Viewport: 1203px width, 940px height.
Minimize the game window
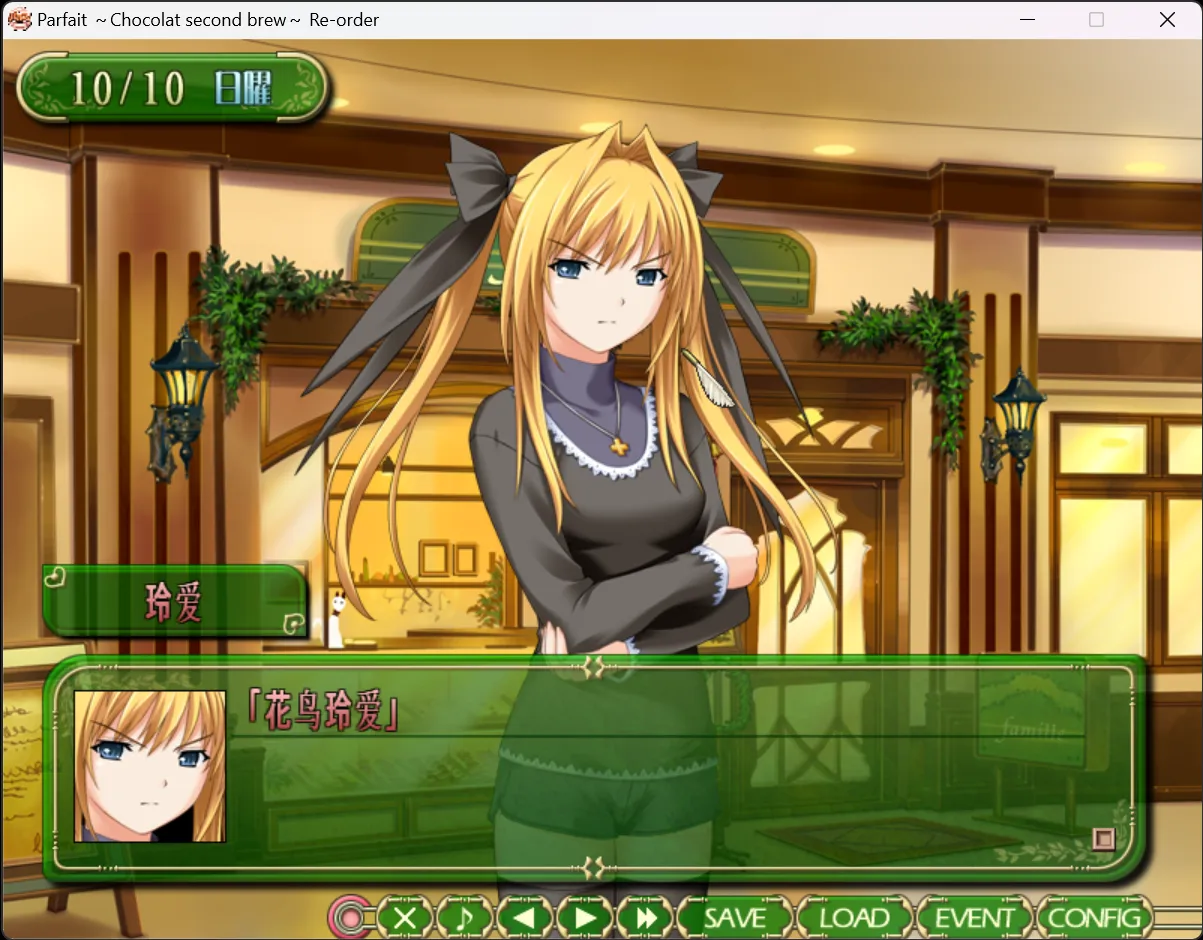point(1026,20)
